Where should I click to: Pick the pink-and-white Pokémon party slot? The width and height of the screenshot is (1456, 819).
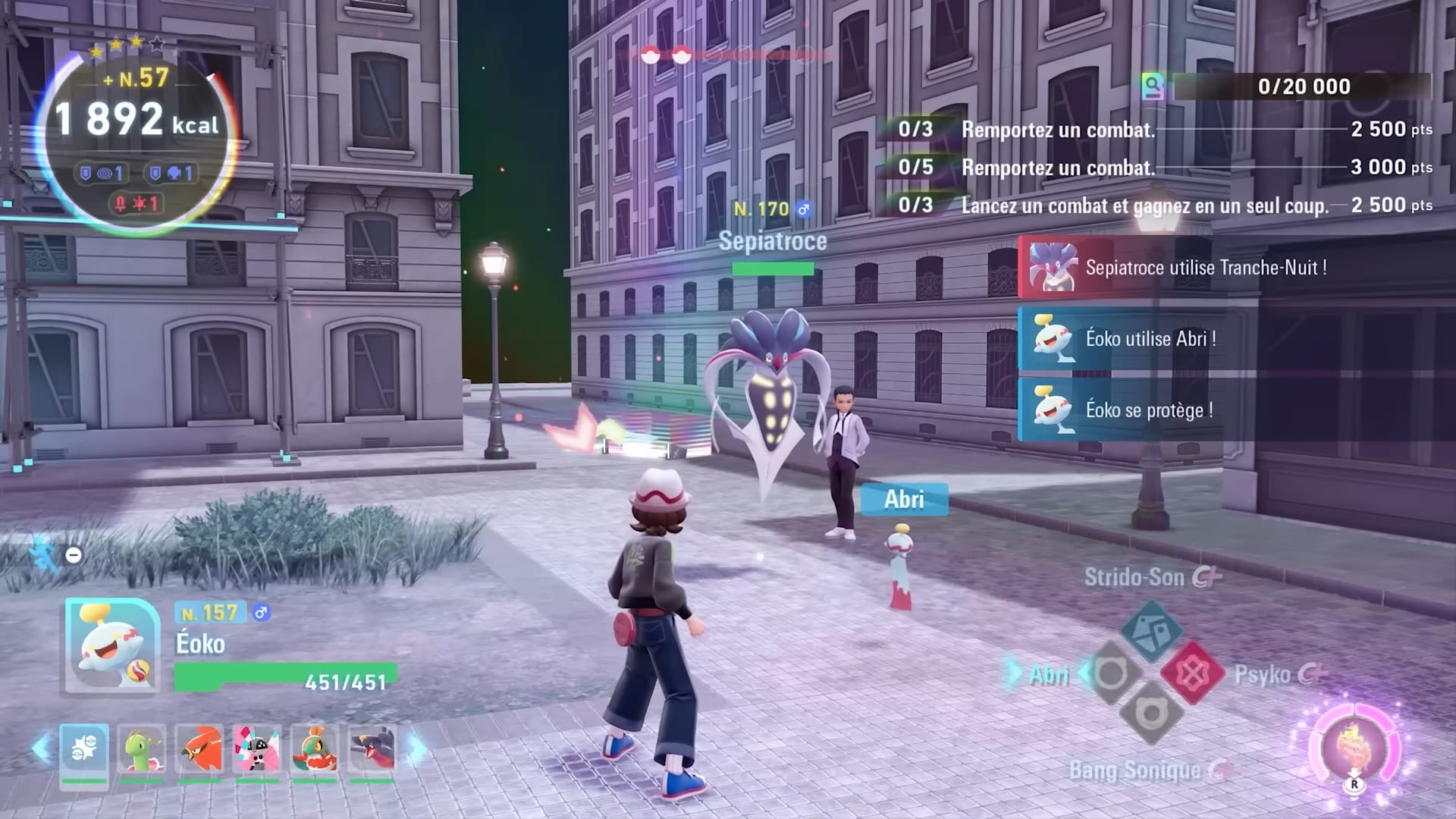click(x=257, y=751)
